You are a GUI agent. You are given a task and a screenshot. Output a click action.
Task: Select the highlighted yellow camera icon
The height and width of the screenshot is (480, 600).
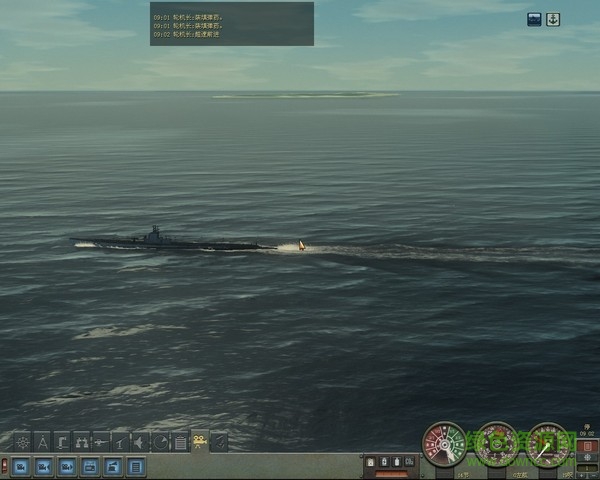tap(200, 441)
